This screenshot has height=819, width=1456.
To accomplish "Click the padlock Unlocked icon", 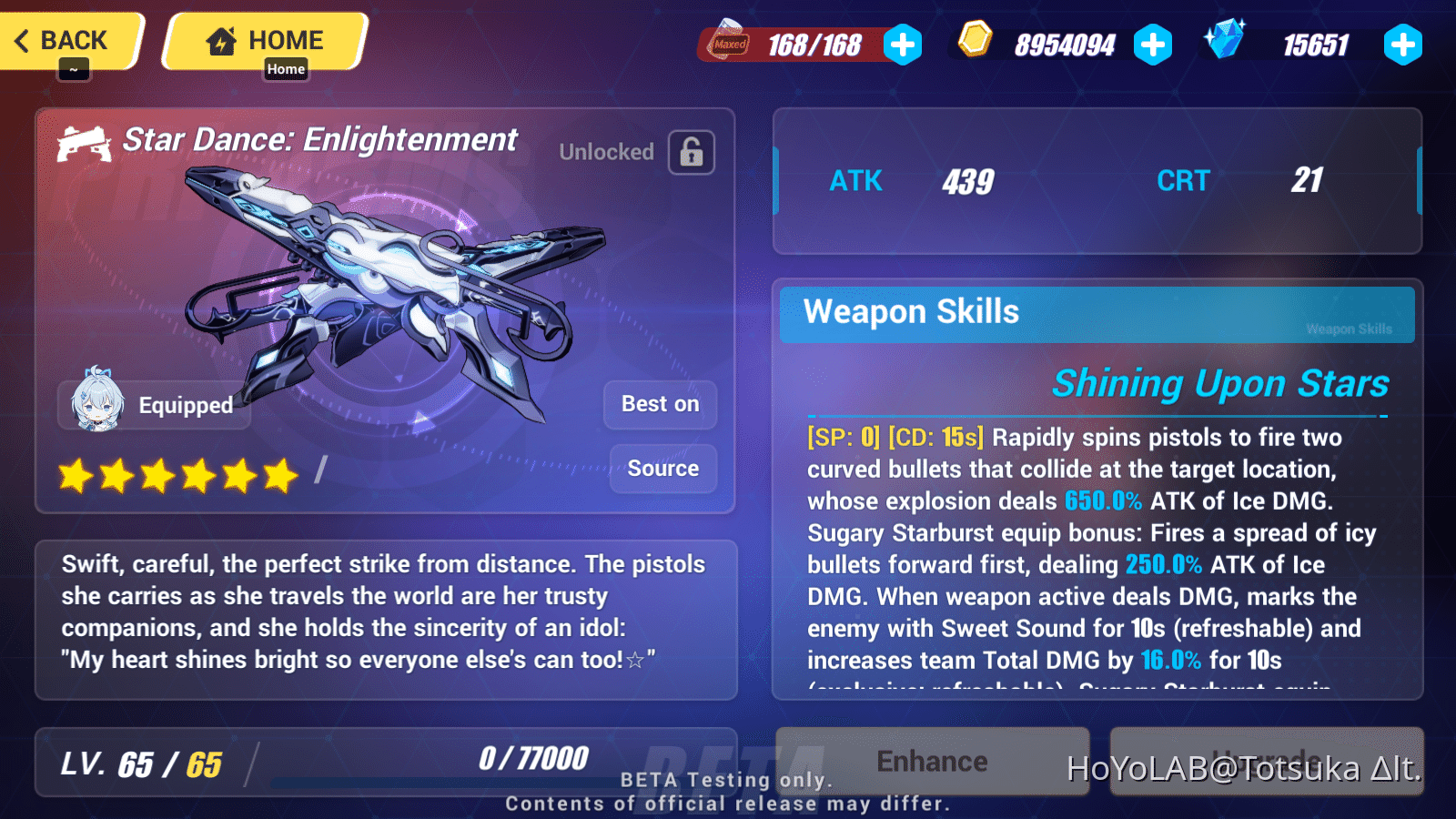I will [693, 152].
